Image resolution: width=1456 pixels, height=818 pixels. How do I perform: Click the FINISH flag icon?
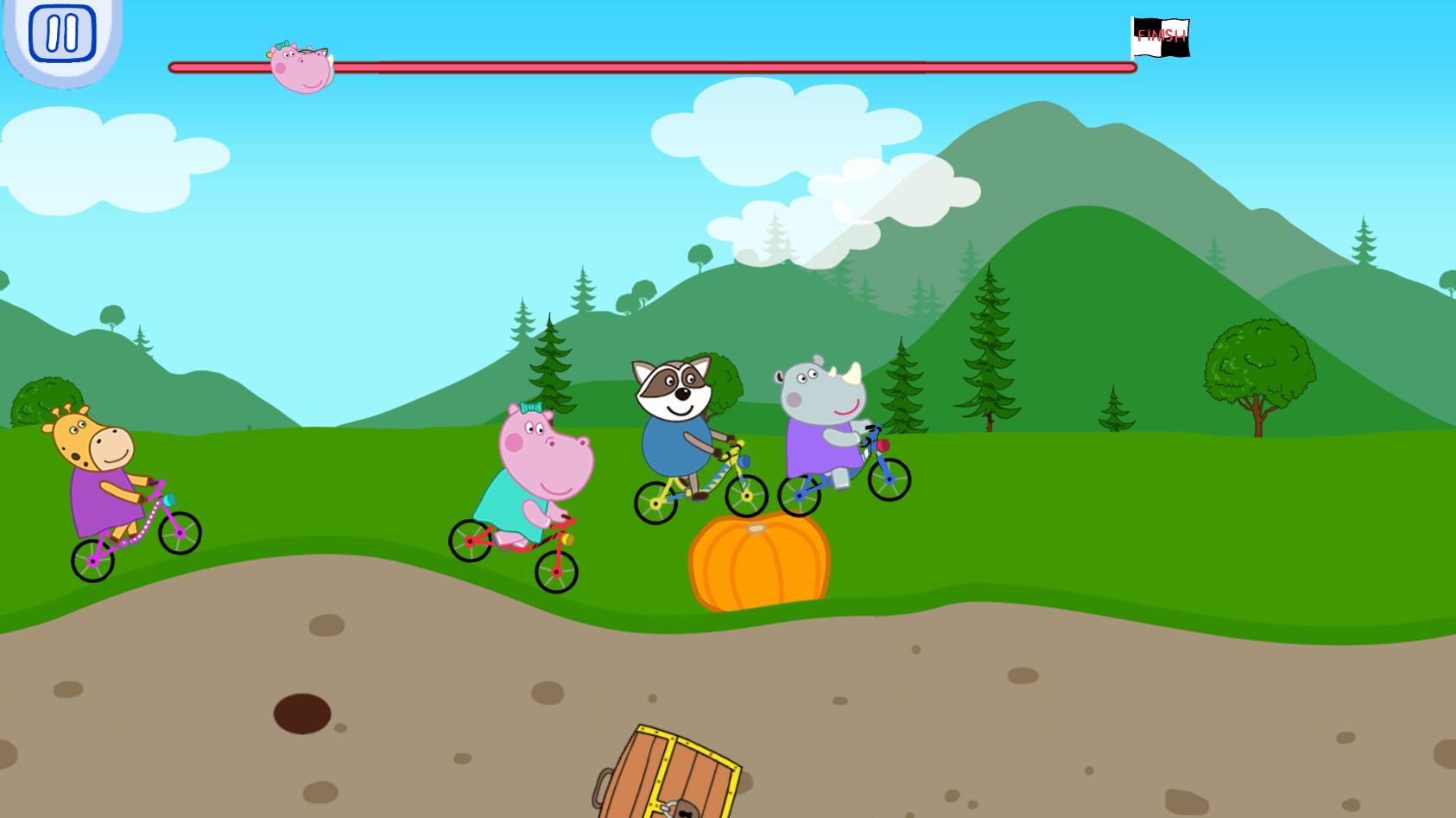[1162, 36]
